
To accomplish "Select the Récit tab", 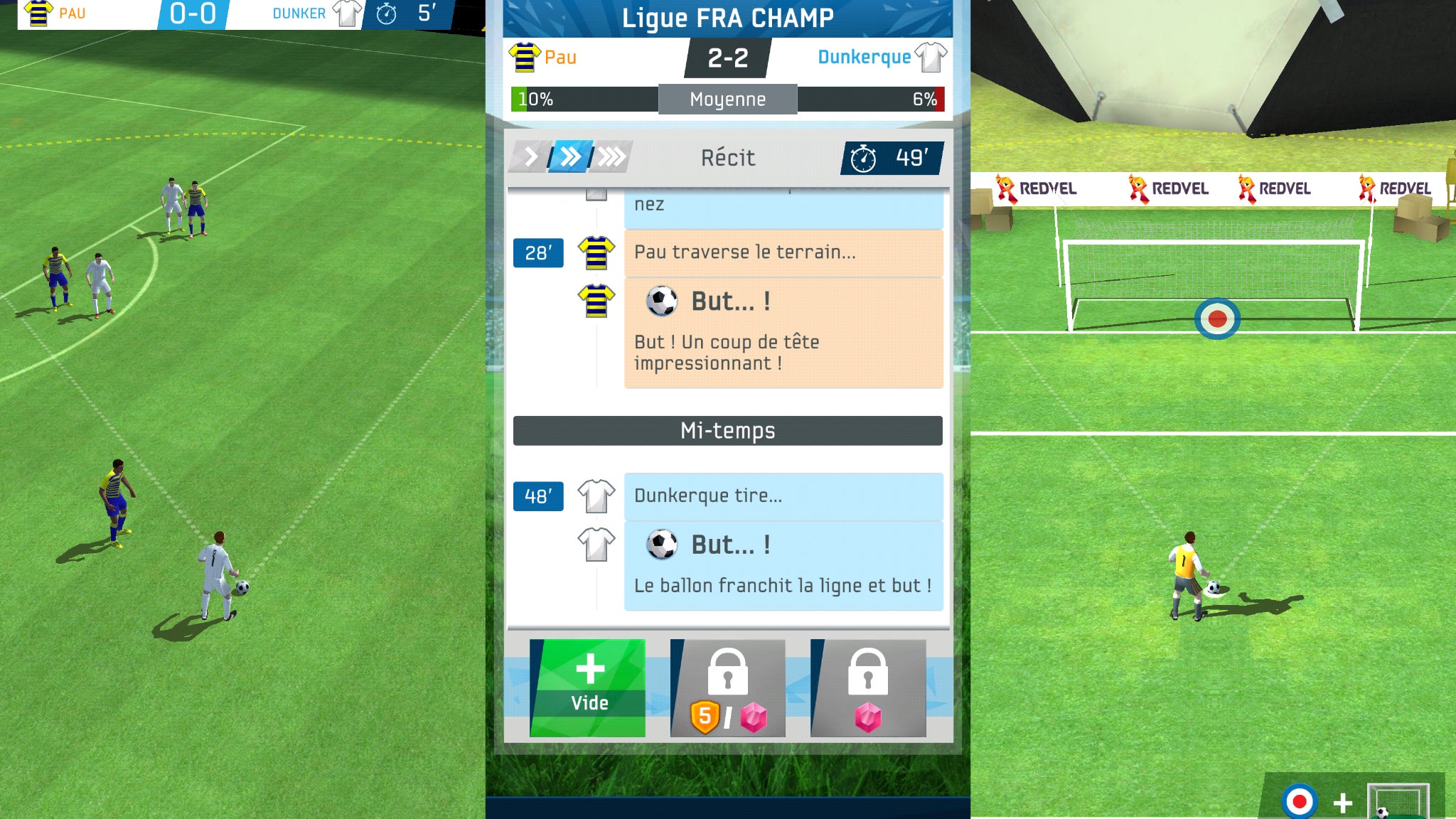I will [x=727, y=158].
